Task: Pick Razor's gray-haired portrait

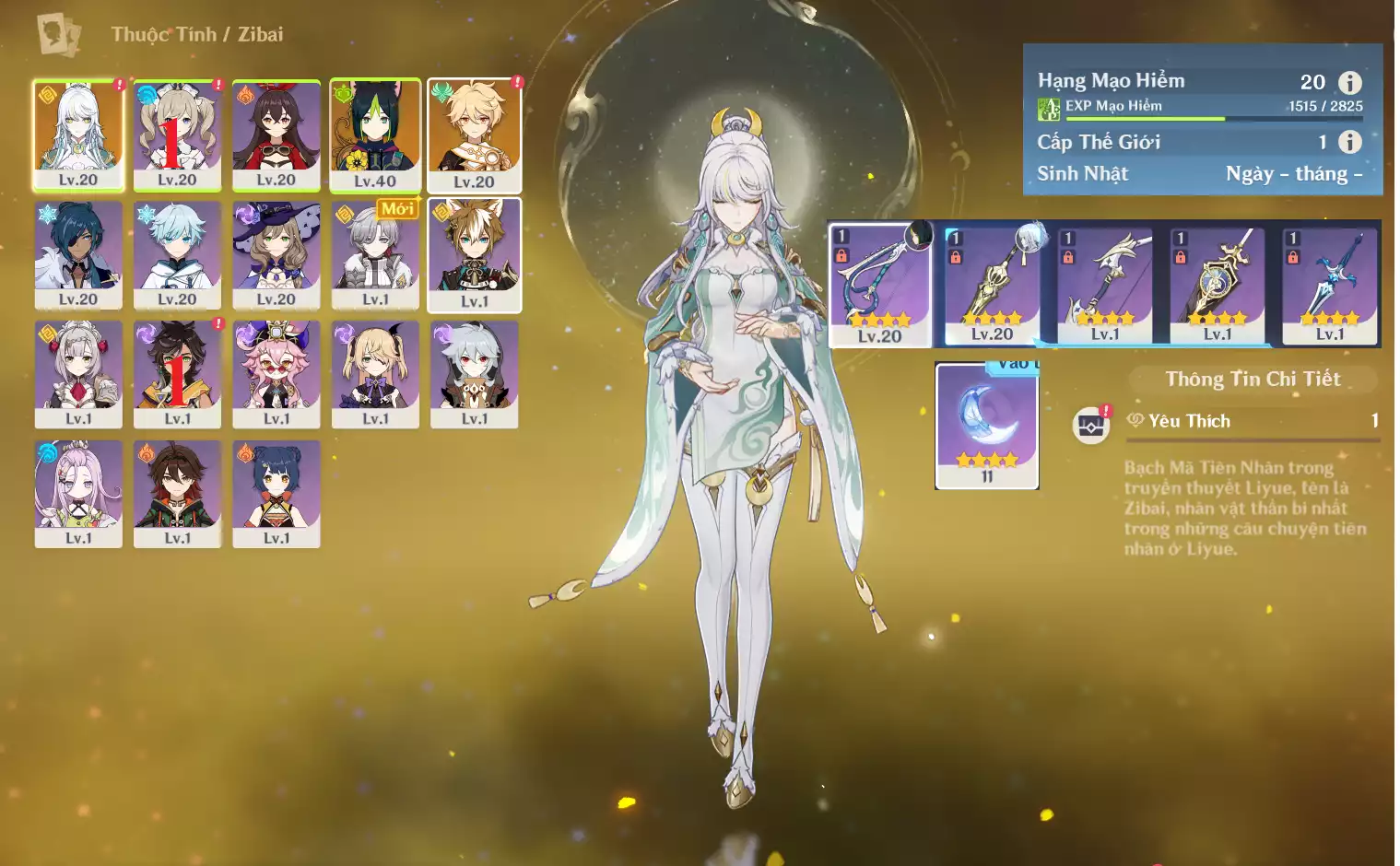Action: (x=474, y=373)
